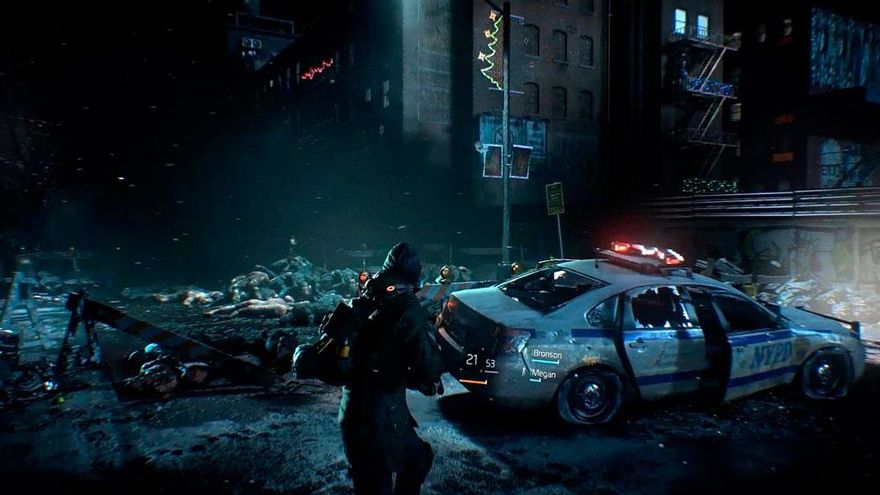
Task: Select teammate Megan in the squad list
Action: coord(543,373)
